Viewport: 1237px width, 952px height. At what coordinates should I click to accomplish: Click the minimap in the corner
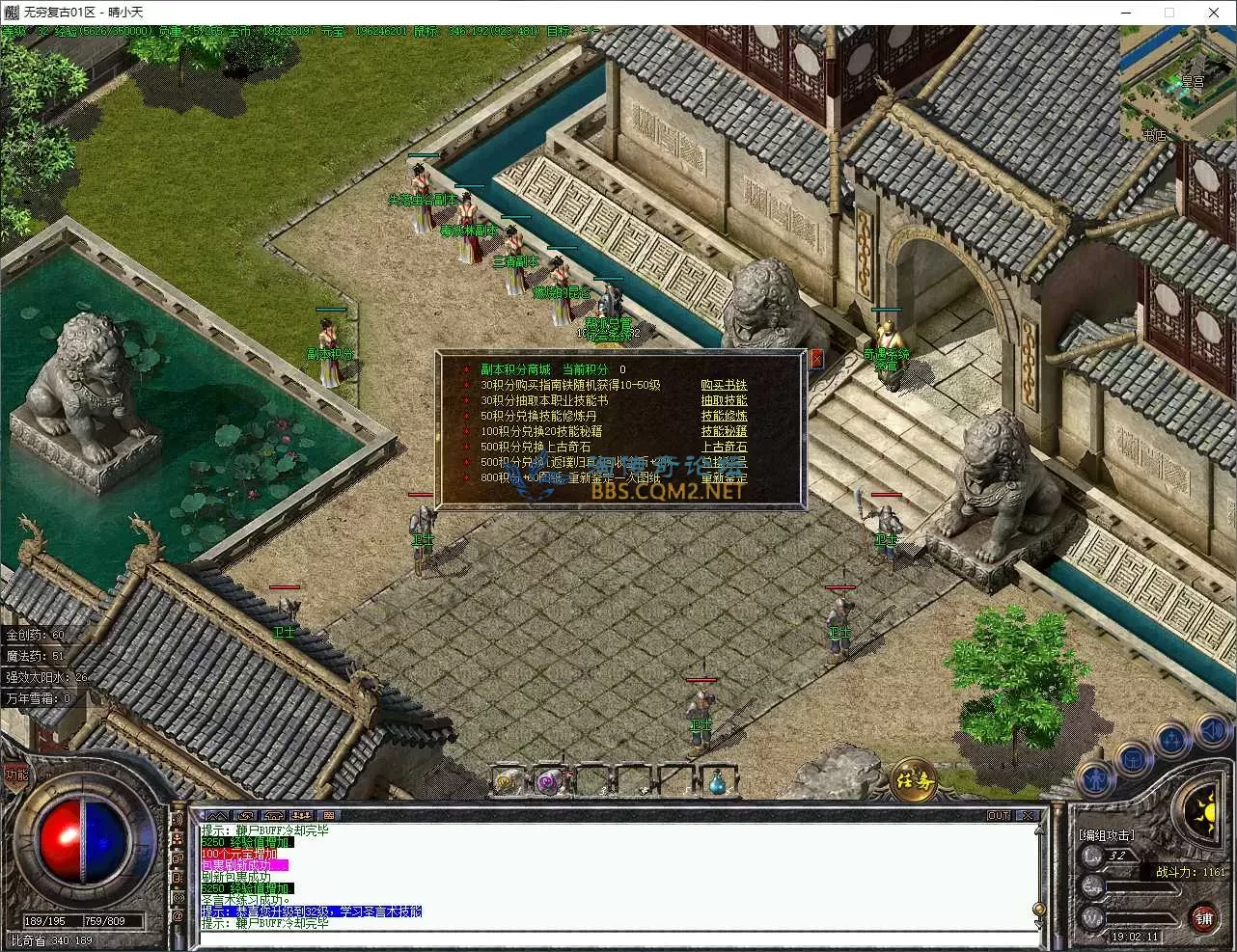1177,83
